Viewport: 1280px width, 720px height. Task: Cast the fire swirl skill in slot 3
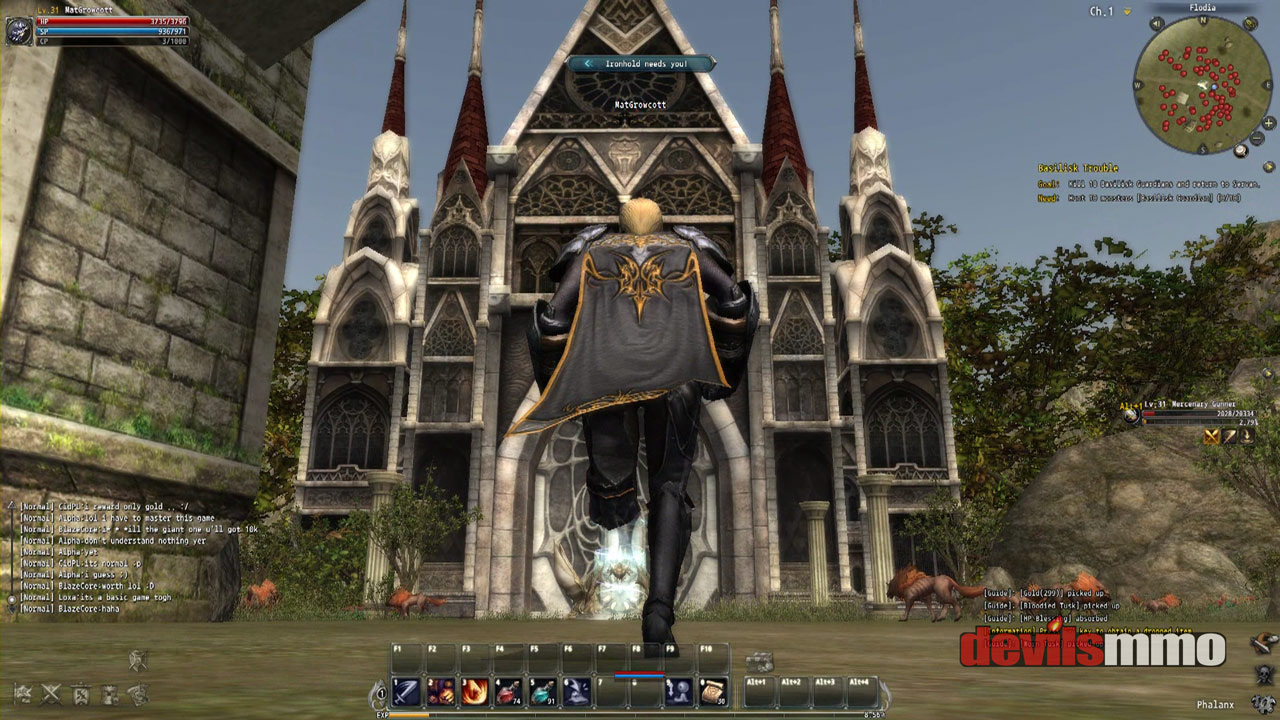click(x=474, y=691)
